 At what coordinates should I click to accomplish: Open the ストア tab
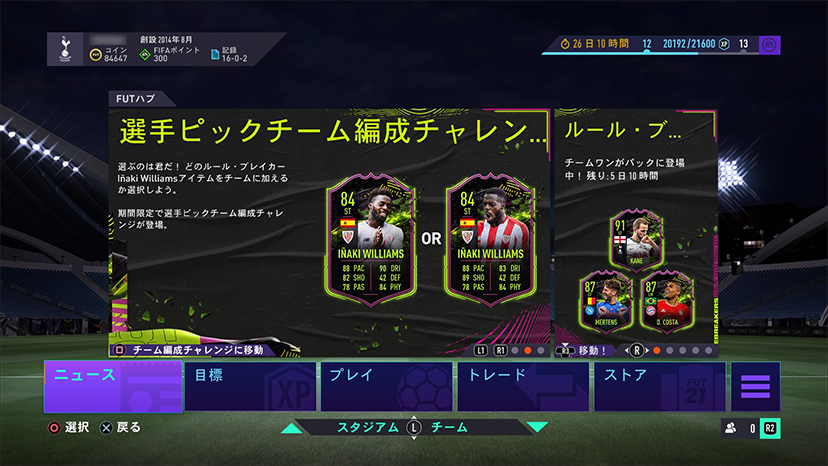pyautogui.click(x=659, y=386)
